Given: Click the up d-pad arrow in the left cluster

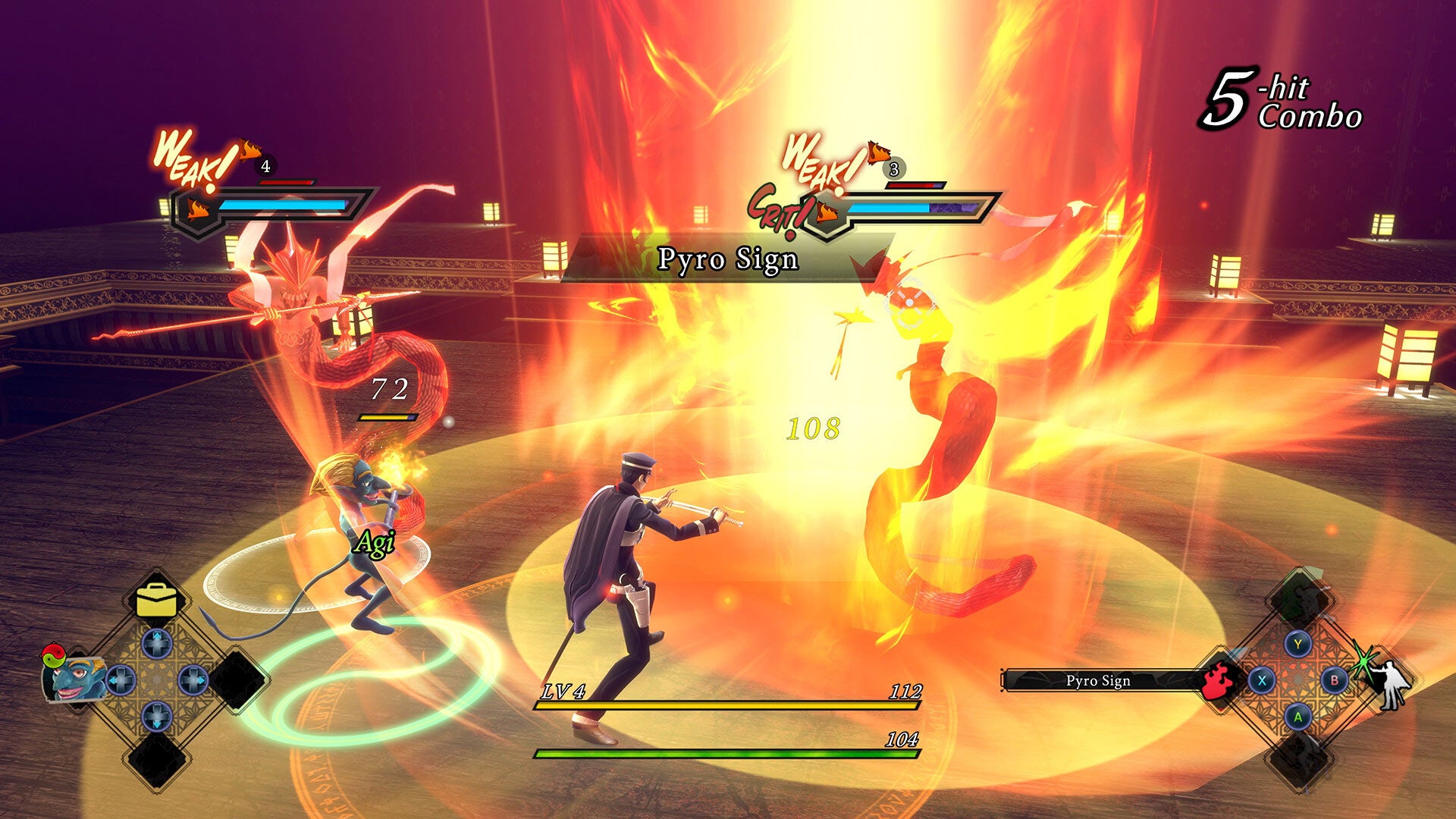Looking at the screenshot, I should 157,644.
